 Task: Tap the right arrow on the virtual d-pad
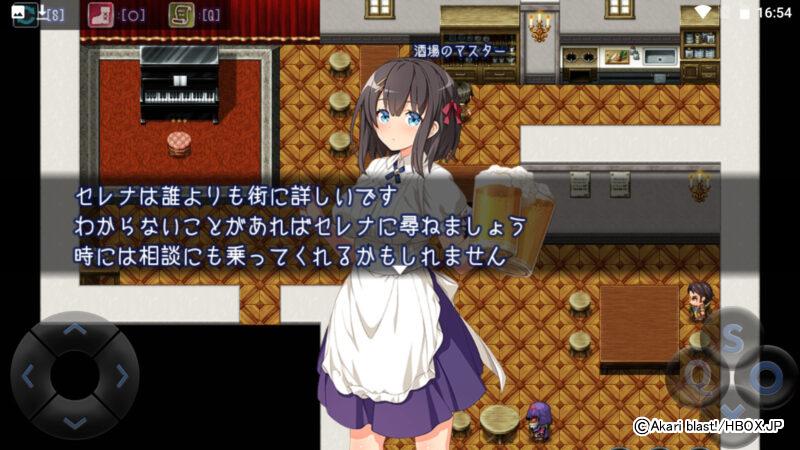(121, 376)
